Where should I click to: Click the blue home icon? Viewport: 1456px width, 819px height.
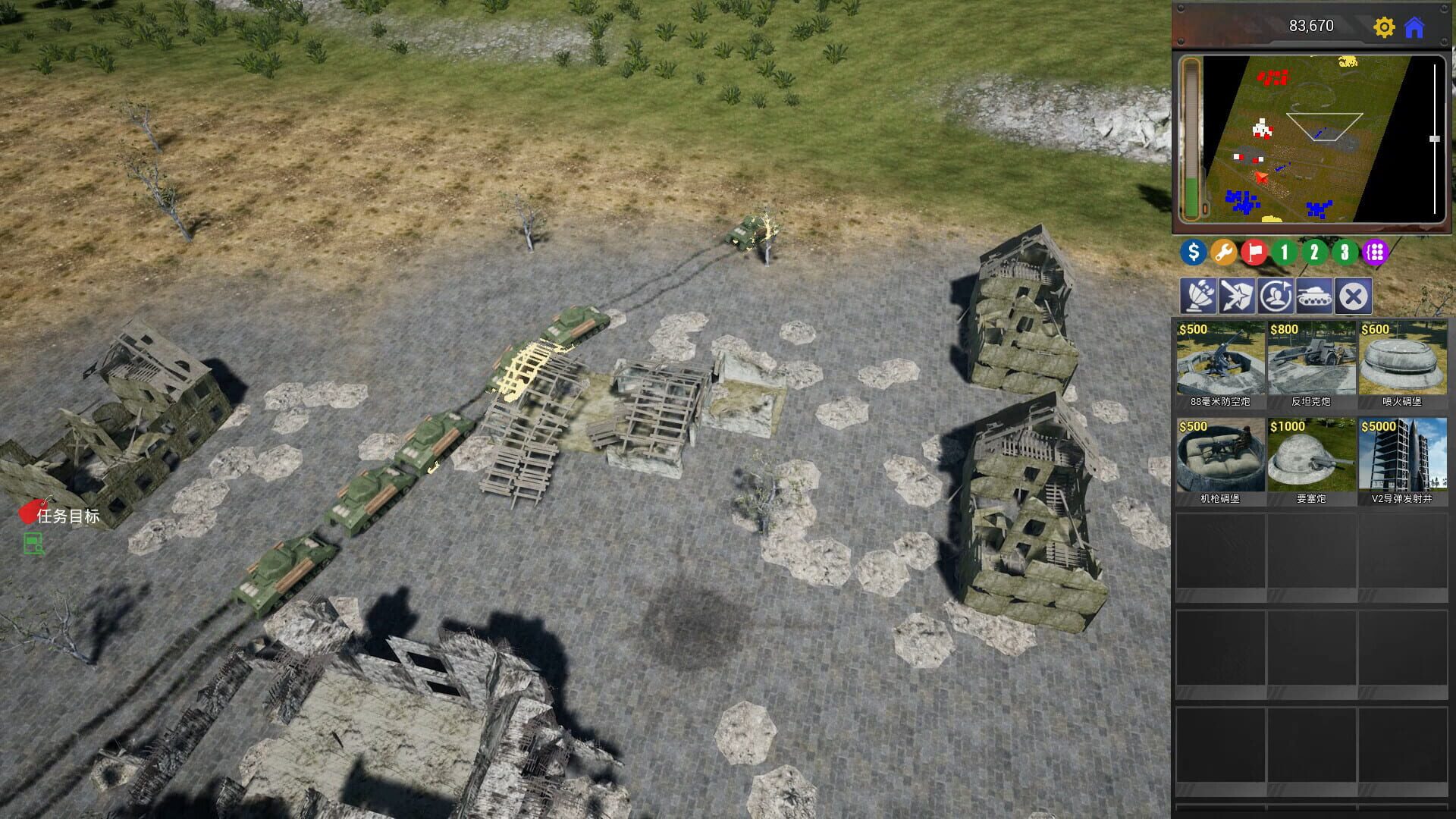click(x=1416, y=26)
